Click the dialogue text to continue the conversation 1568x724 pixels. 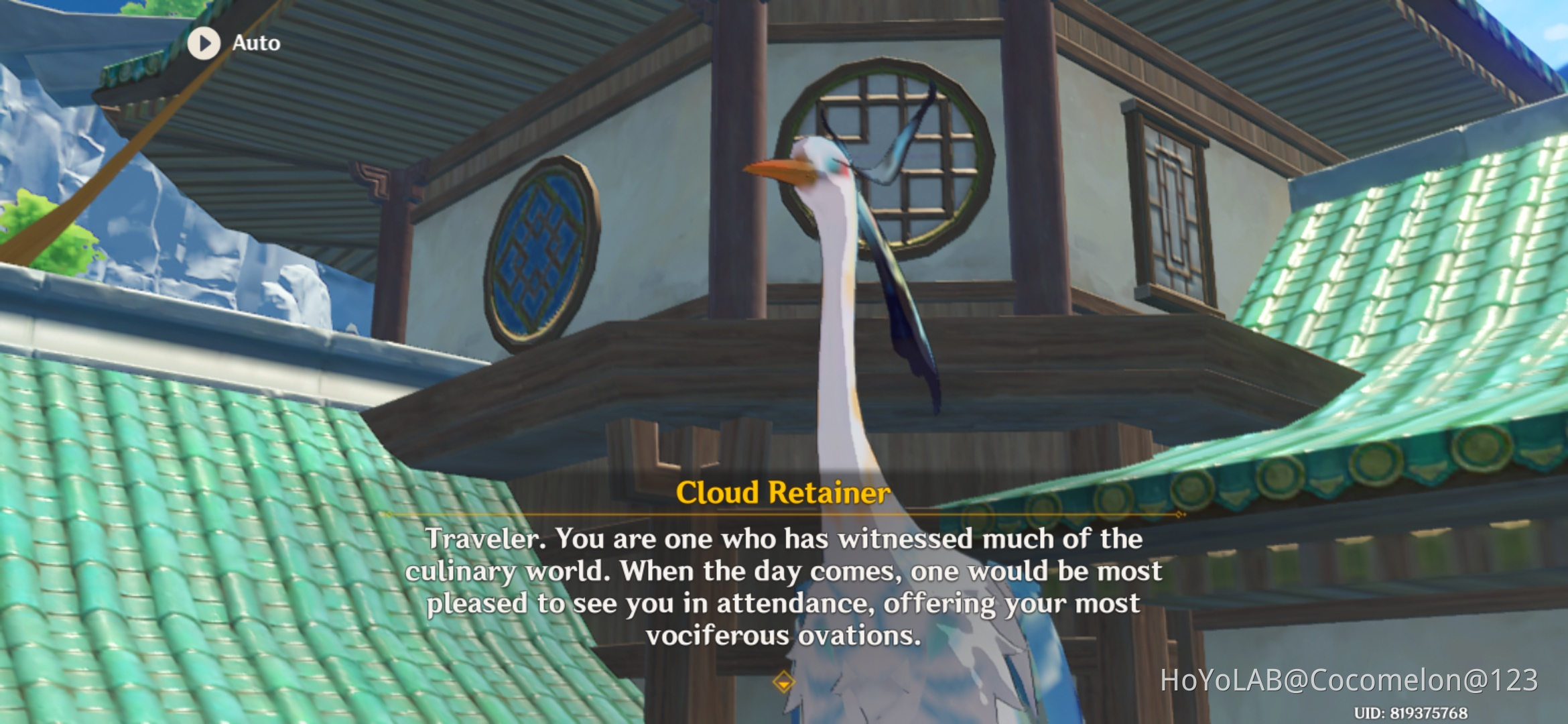pos(784,587)
